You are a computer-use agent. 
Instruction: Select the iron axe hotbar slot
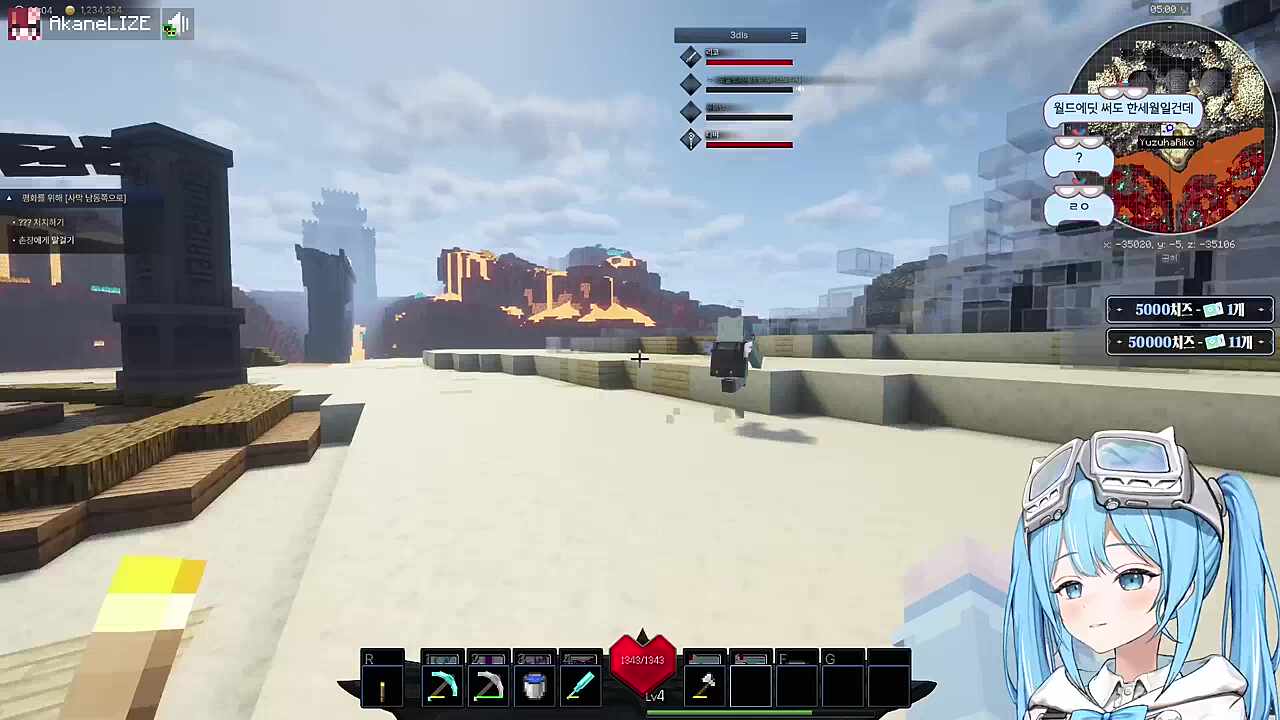pos(704,687)
